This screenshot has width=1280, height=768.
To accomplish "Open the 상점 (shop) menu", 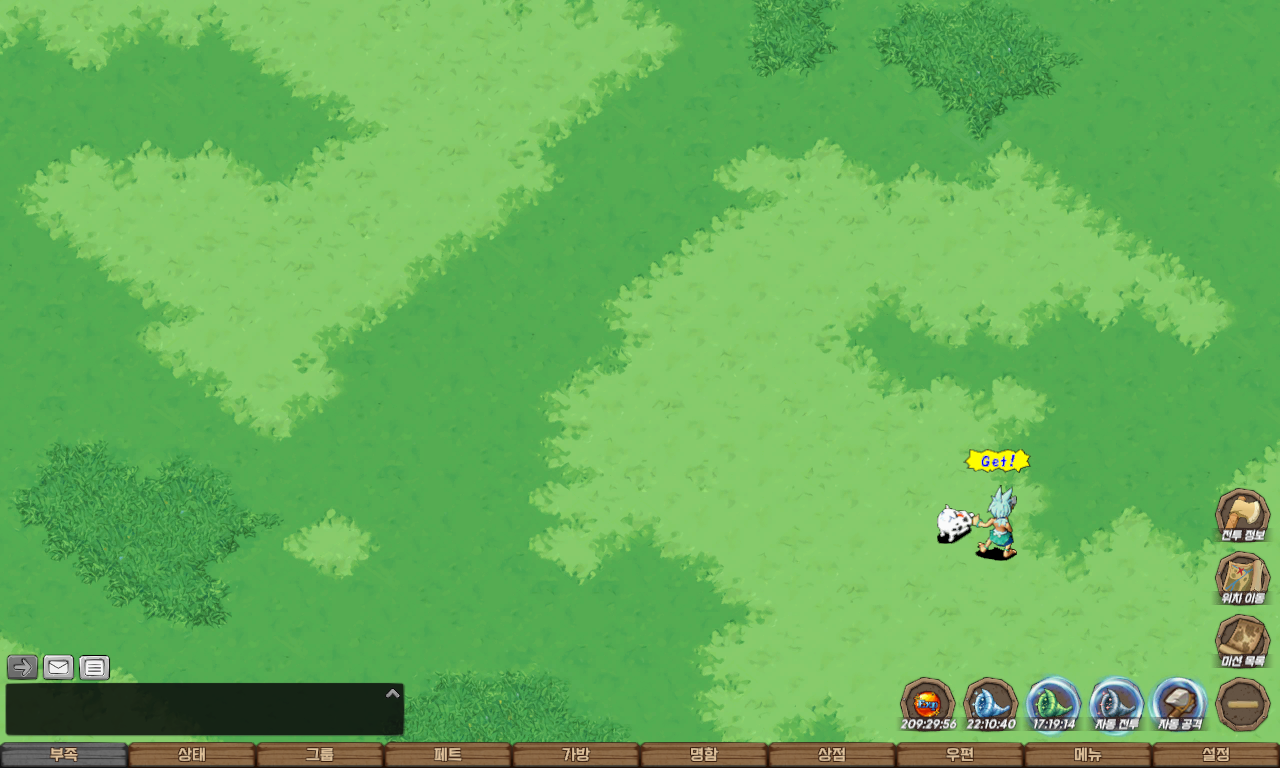I will pyautogui.click(x=832, y=755).
